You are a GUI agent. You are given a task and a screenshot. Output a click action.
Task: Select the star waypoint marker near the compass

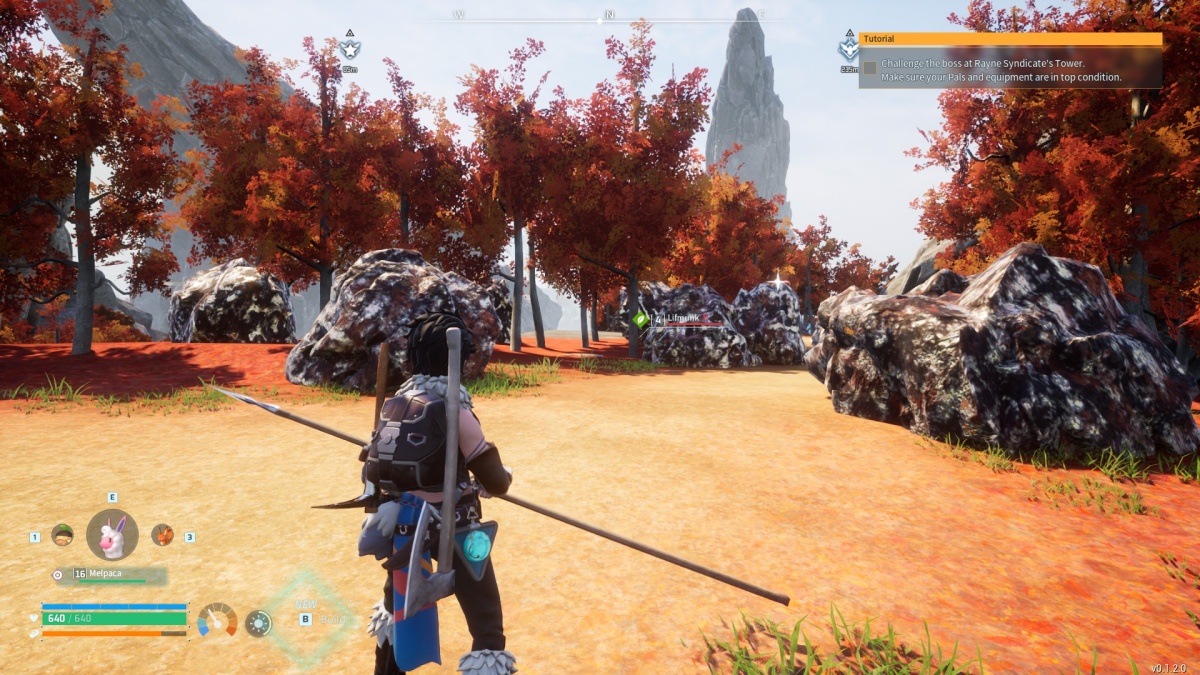pyautogui.click(x=349, y=48)
